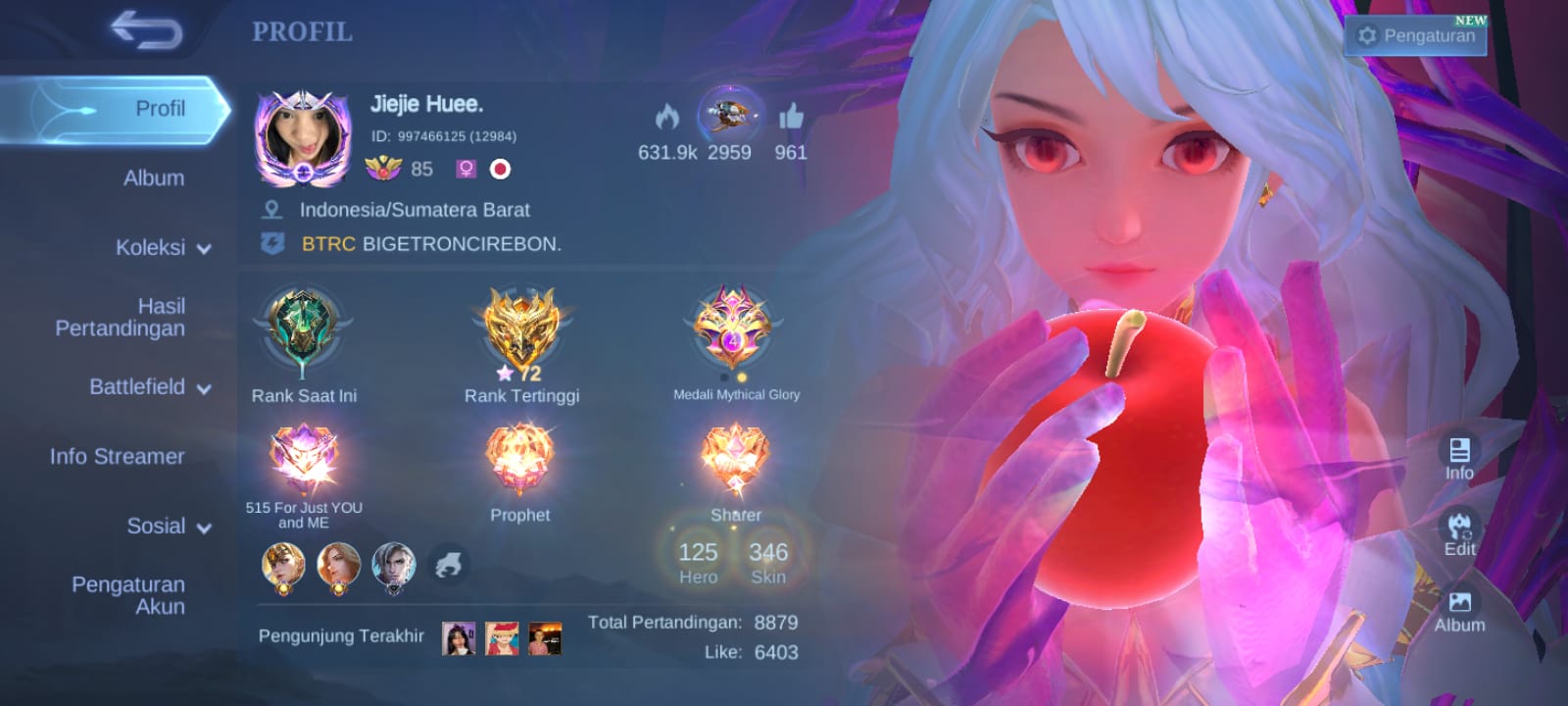Tap the thumbs-up like icon
This screenshot has height=706, width=1568.
pos(791,120)
